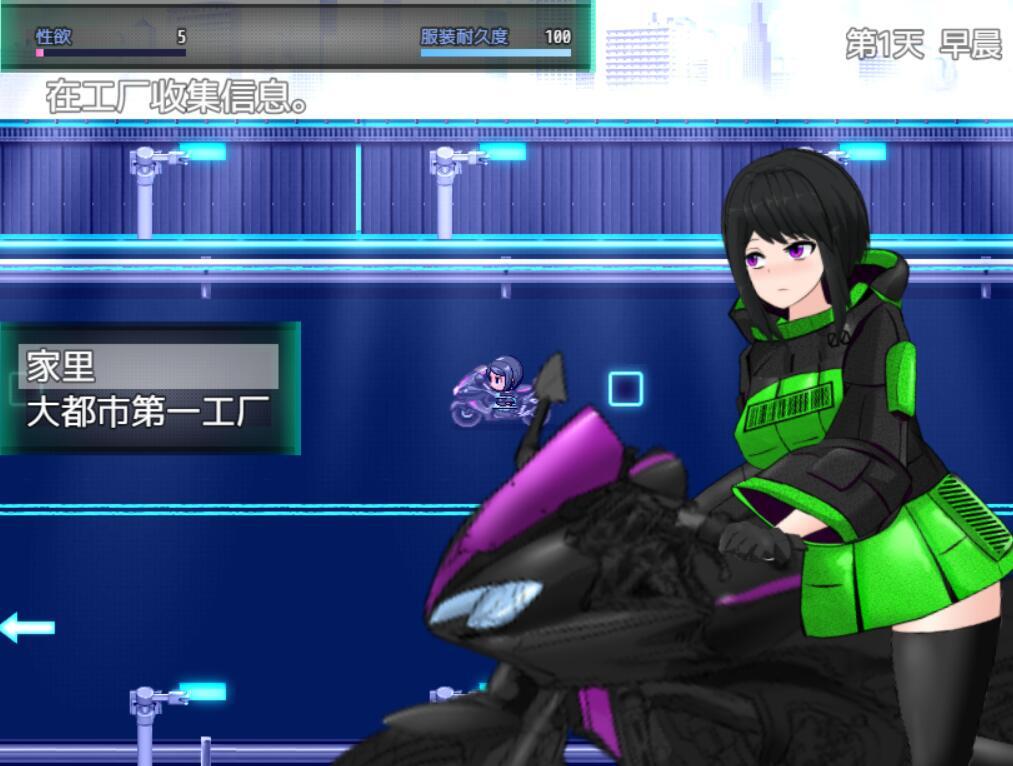Select the 家里 destination option
The height and width of the screenshot is (766, 1013).
tap(148, 366)
